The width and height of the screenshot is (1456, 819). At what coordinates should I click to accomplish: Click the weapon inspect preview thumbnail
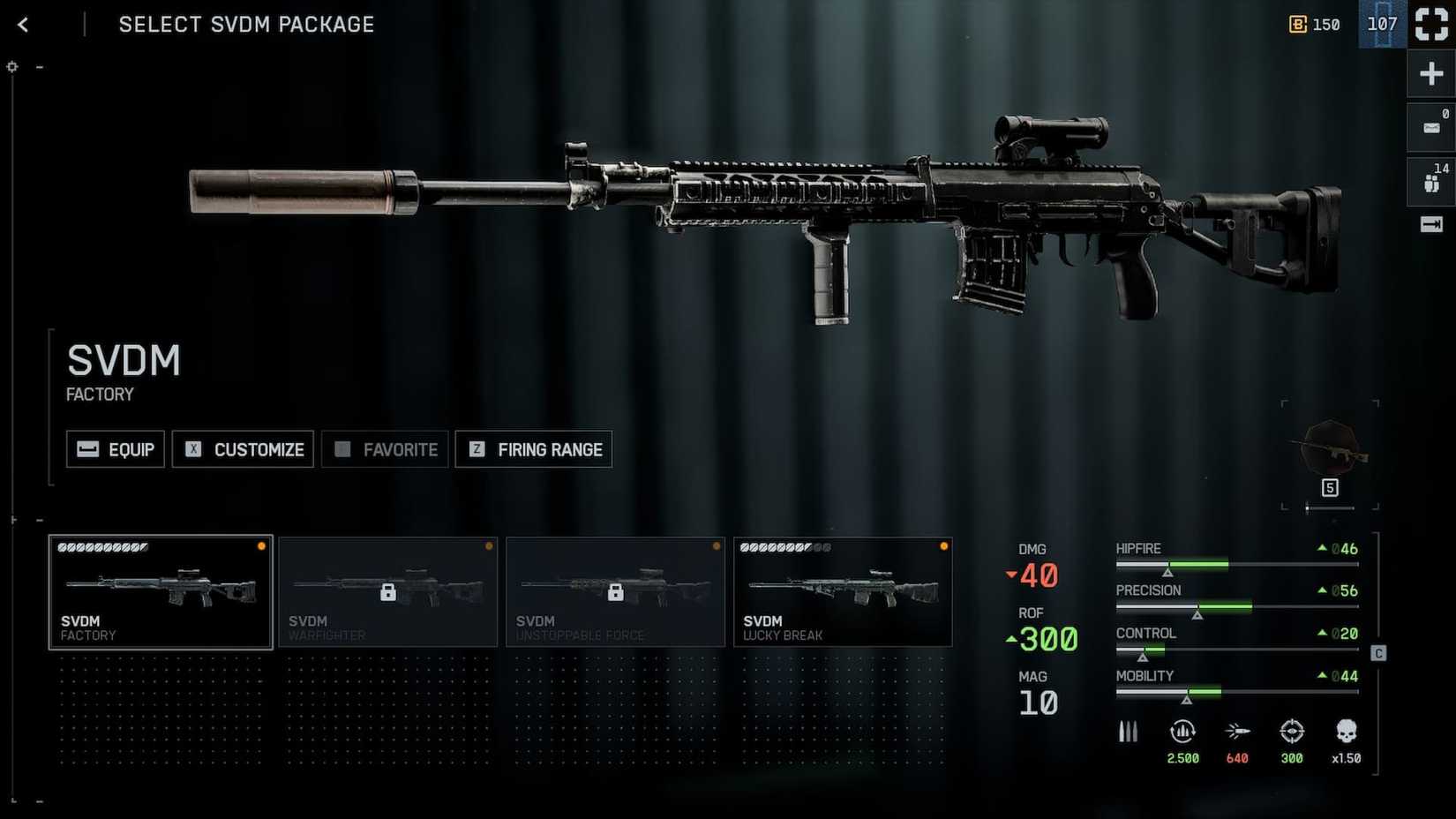1330,453
